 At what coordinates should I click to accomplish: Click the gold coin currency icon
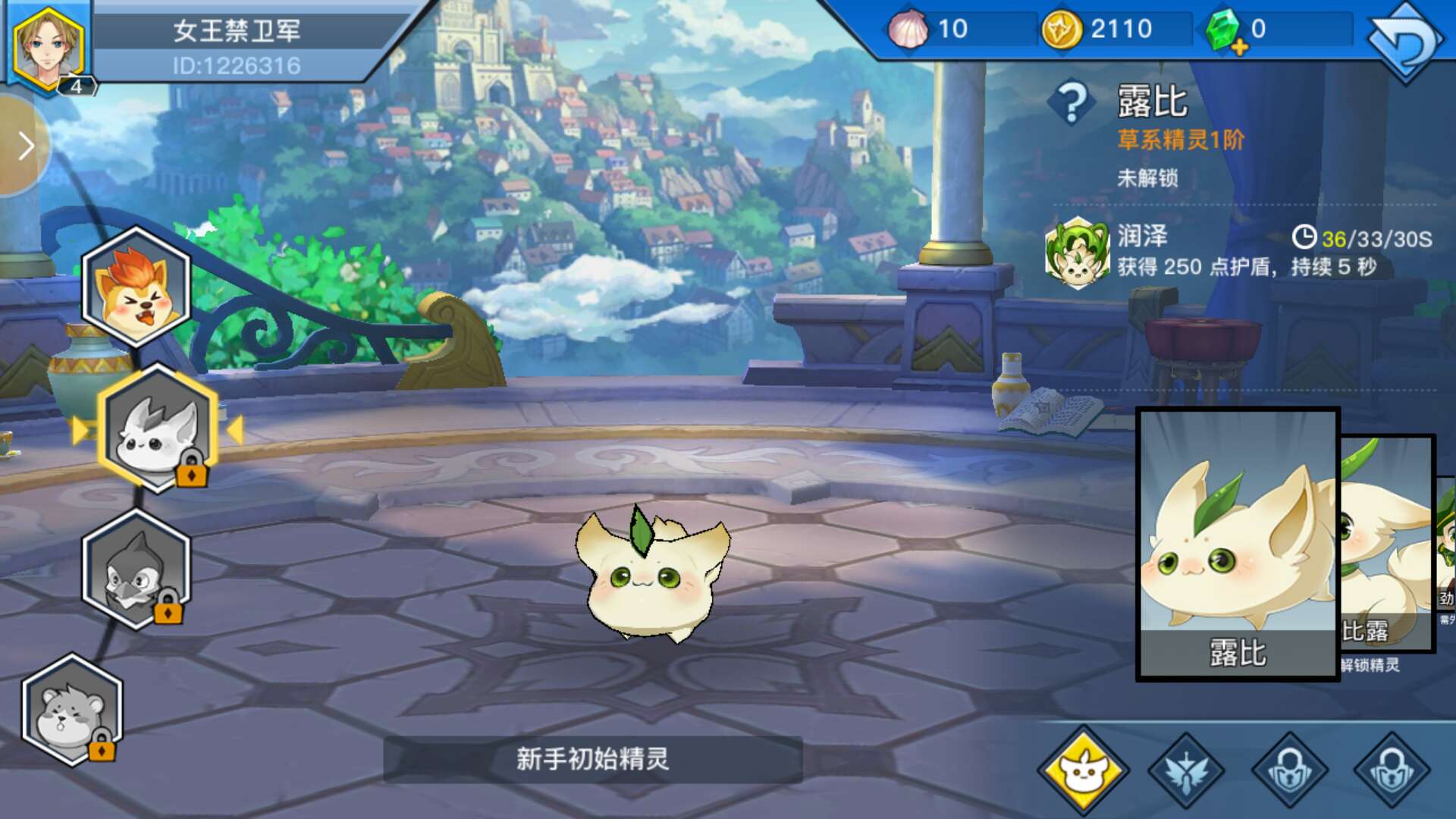1060,30
